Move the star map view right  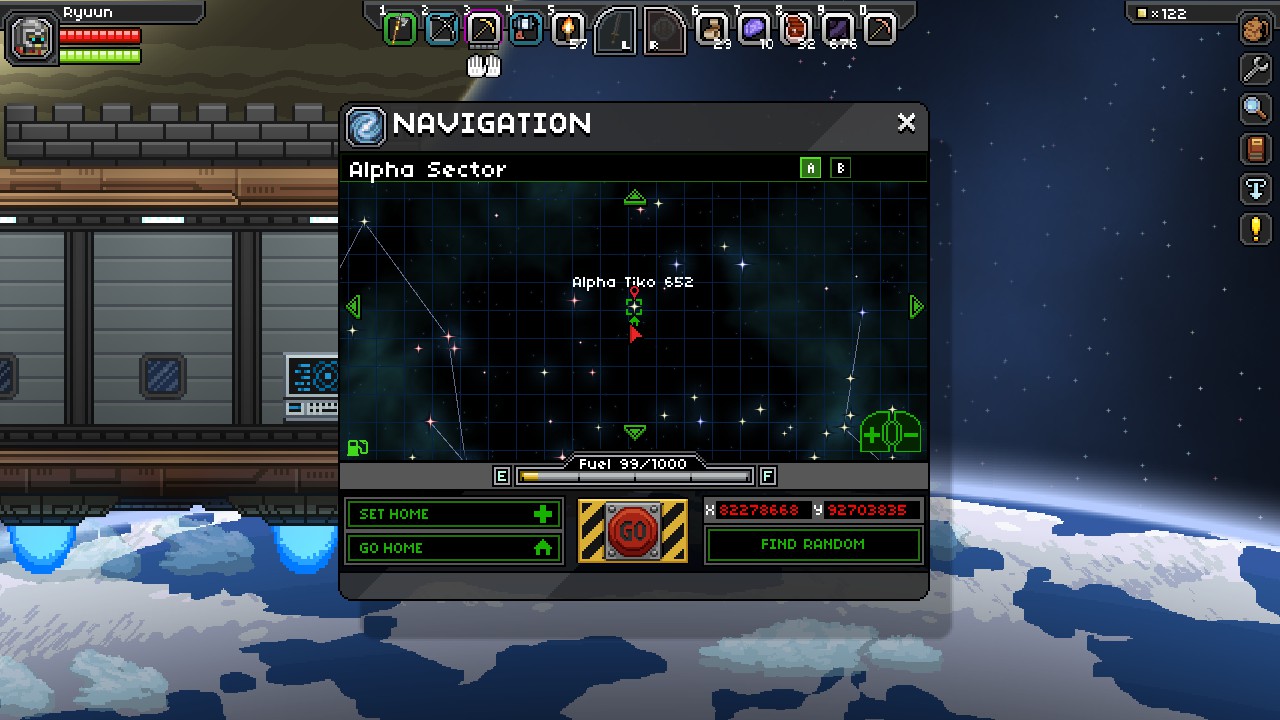915,306
